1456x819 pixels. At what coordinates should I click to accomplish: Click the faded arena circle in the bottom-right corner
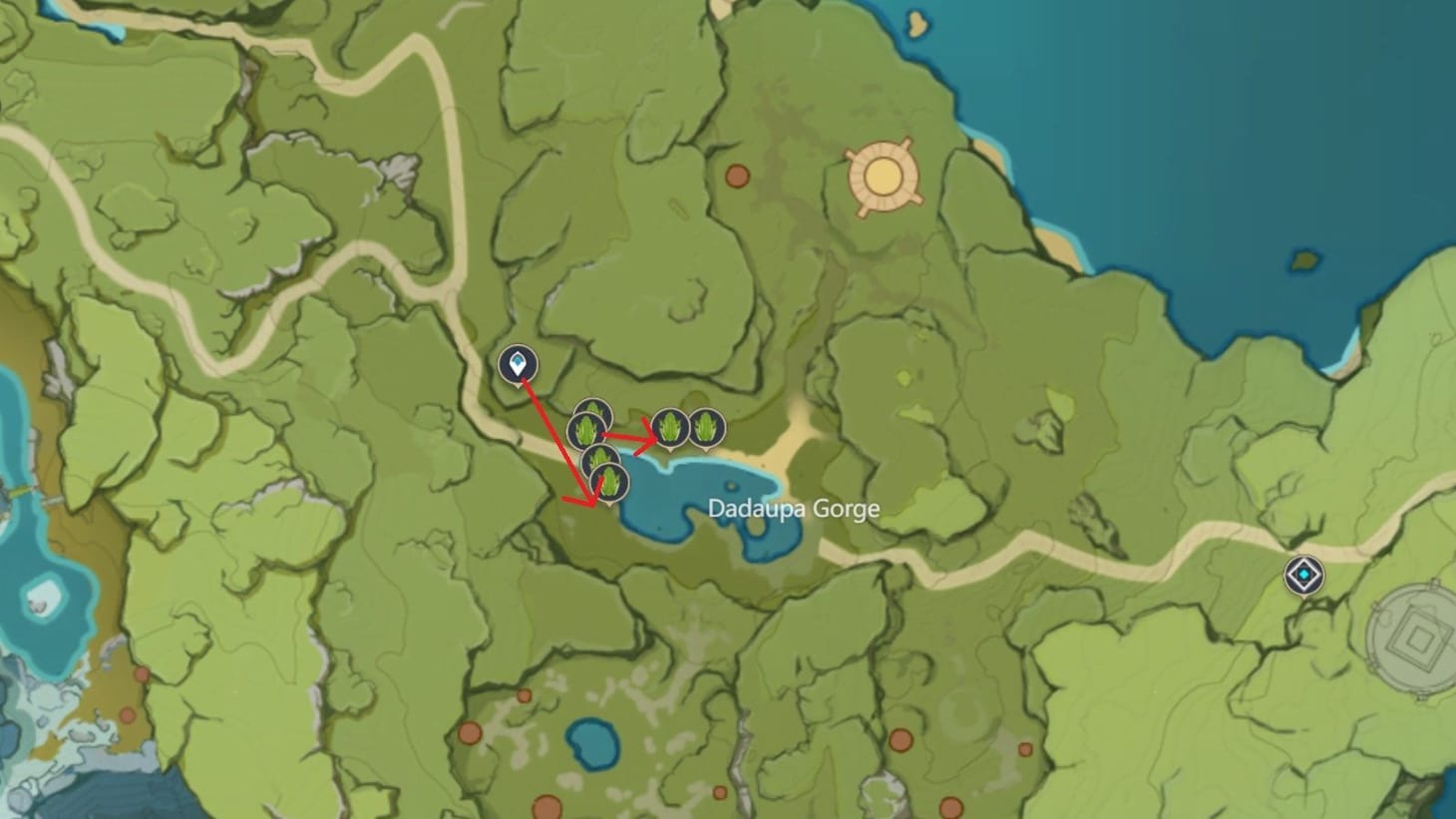tap(1409, 636)
